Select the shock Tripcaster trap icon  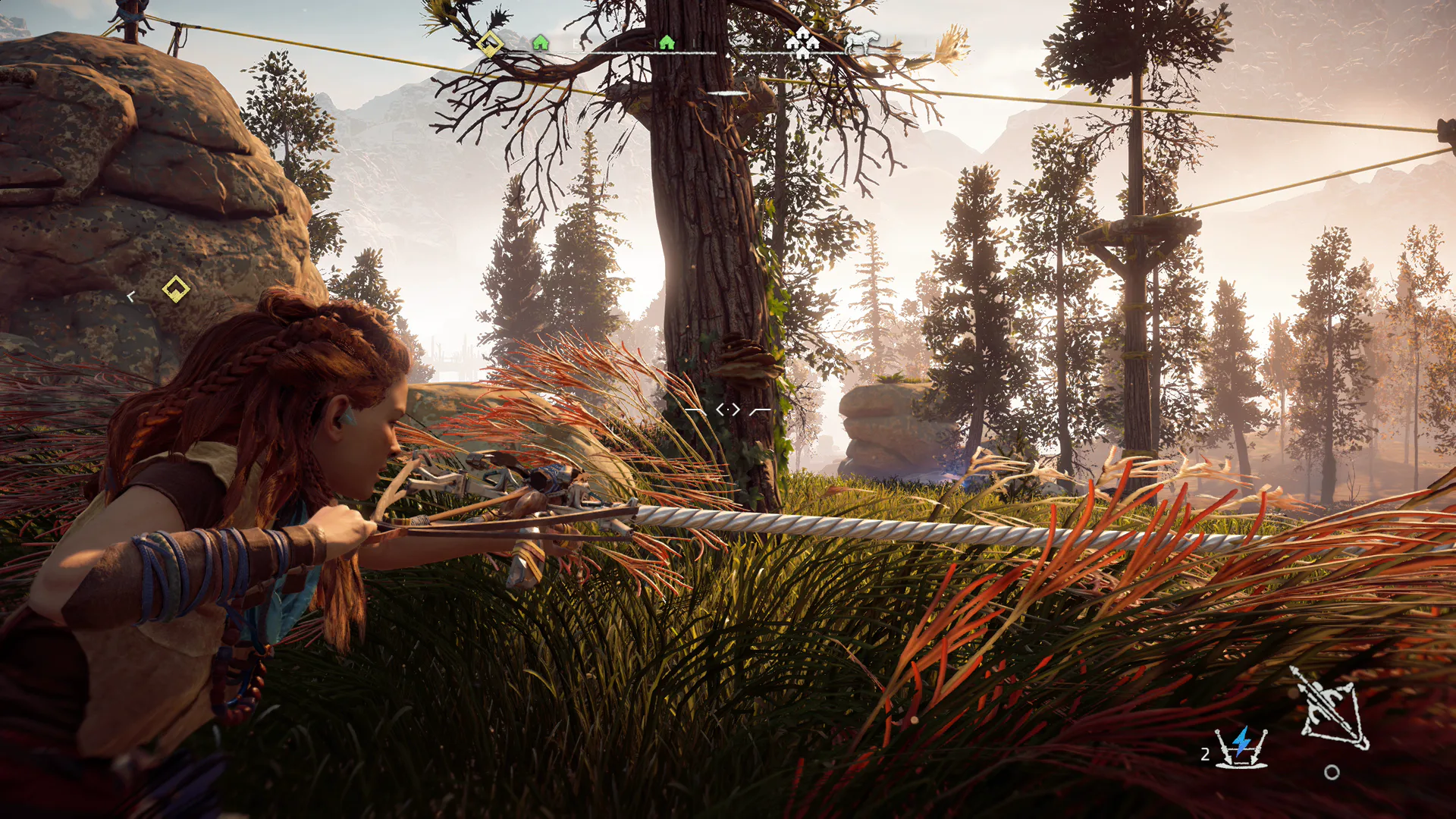click(1241, 748)
